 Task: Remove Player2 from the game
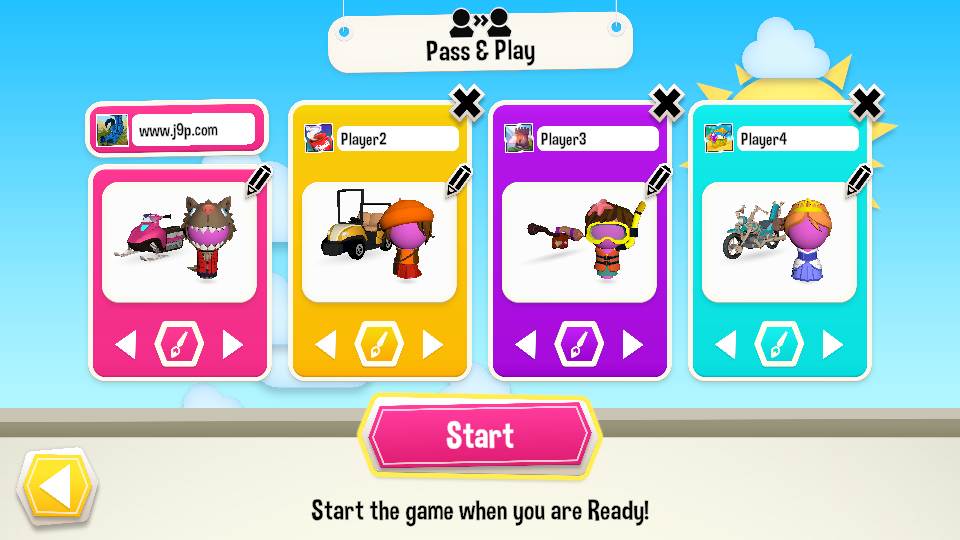[x=466, y=101]
